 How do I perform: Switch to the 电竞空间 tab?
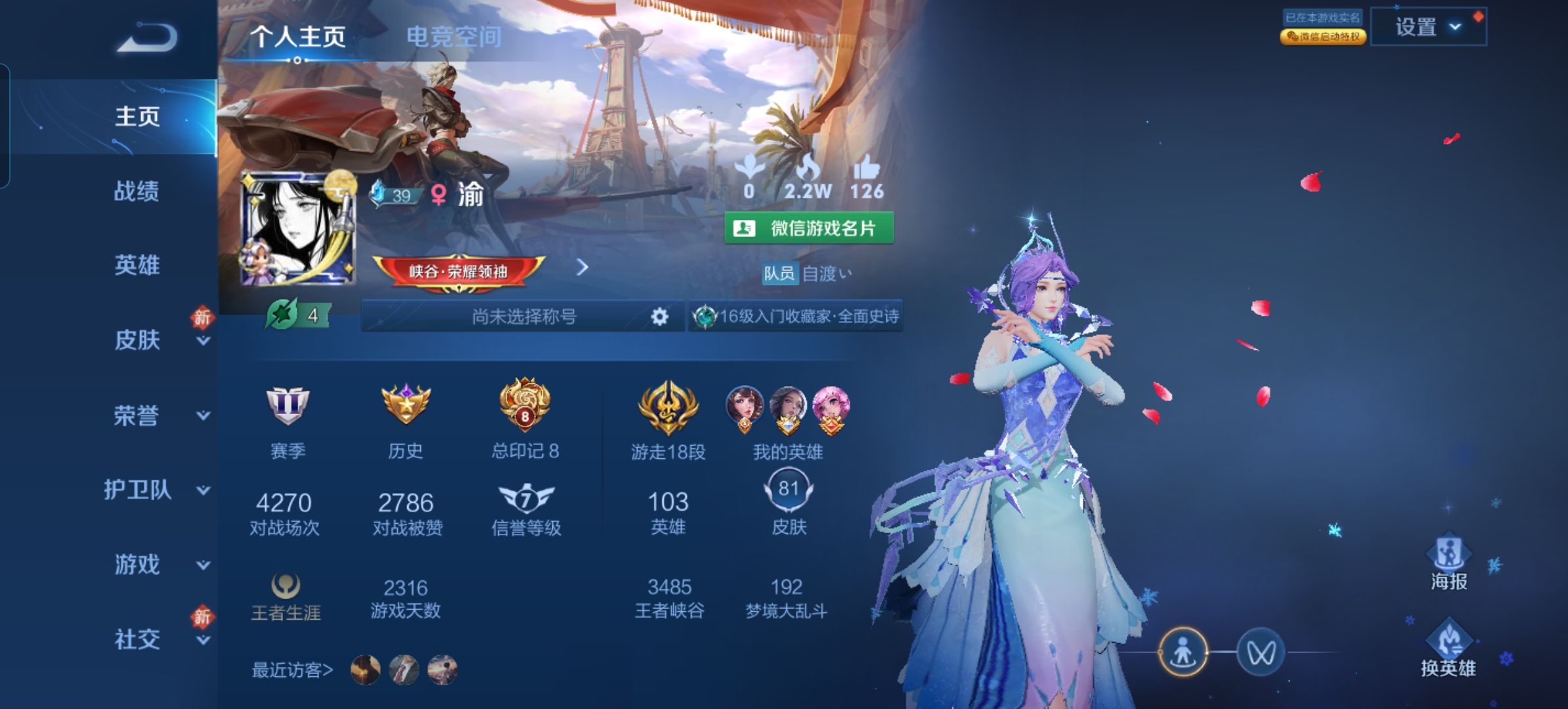coord(454,37)
